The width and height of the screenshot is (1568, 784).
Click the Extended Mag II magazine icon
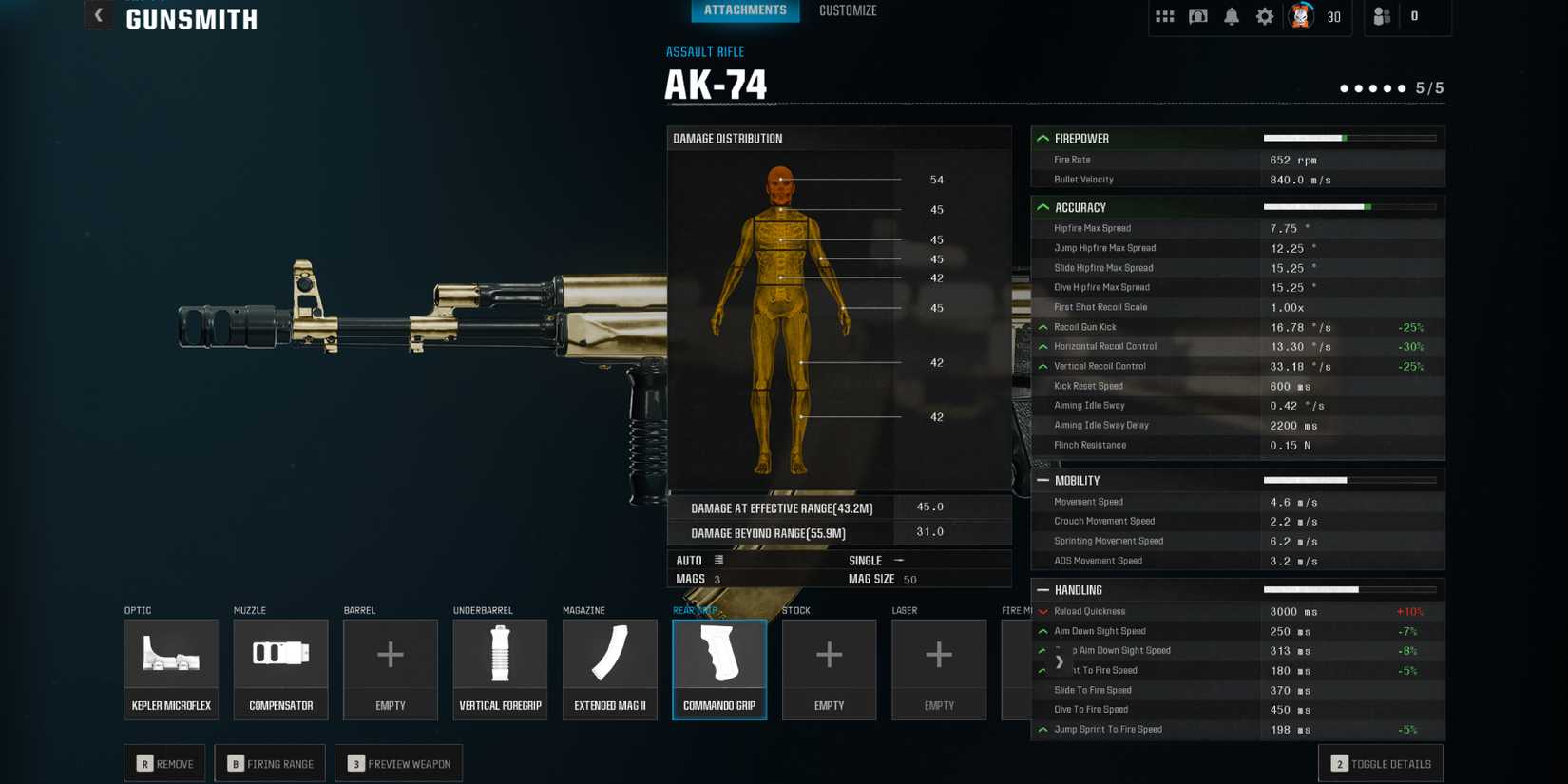(x=609, y=656)
